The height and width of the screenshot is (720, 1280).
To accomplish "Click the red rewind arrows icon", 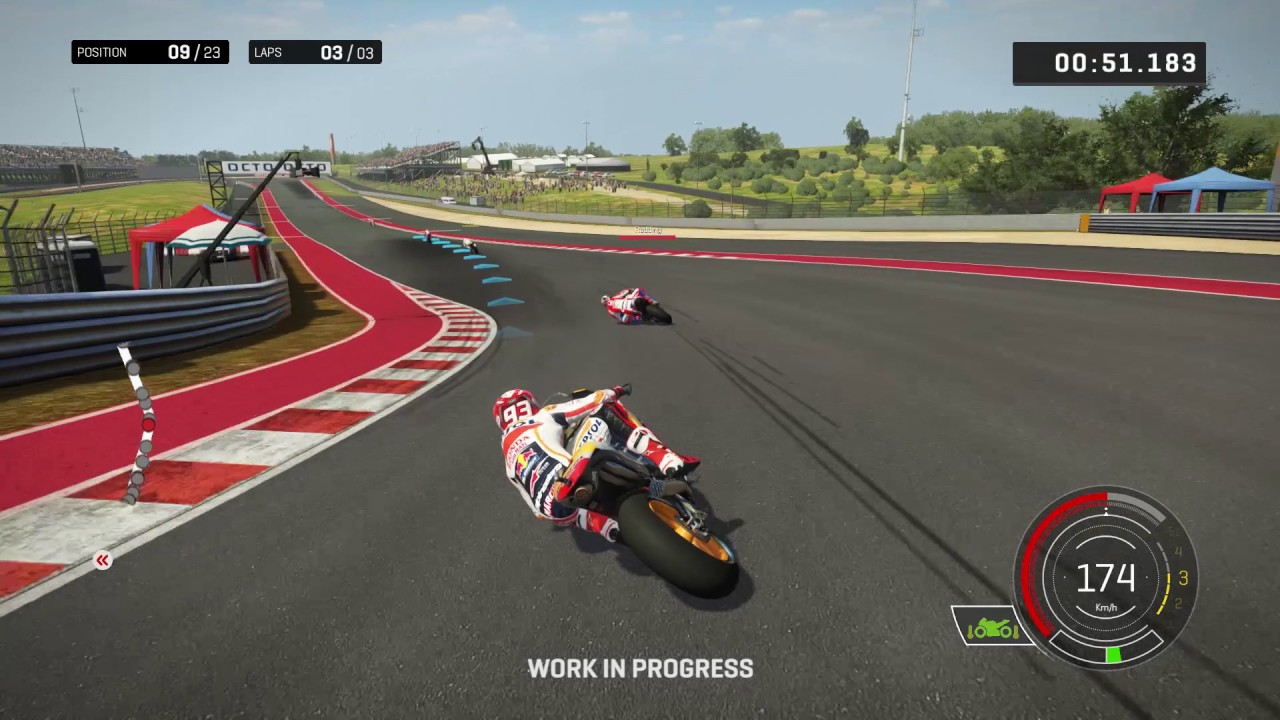I will pos(102,561).
